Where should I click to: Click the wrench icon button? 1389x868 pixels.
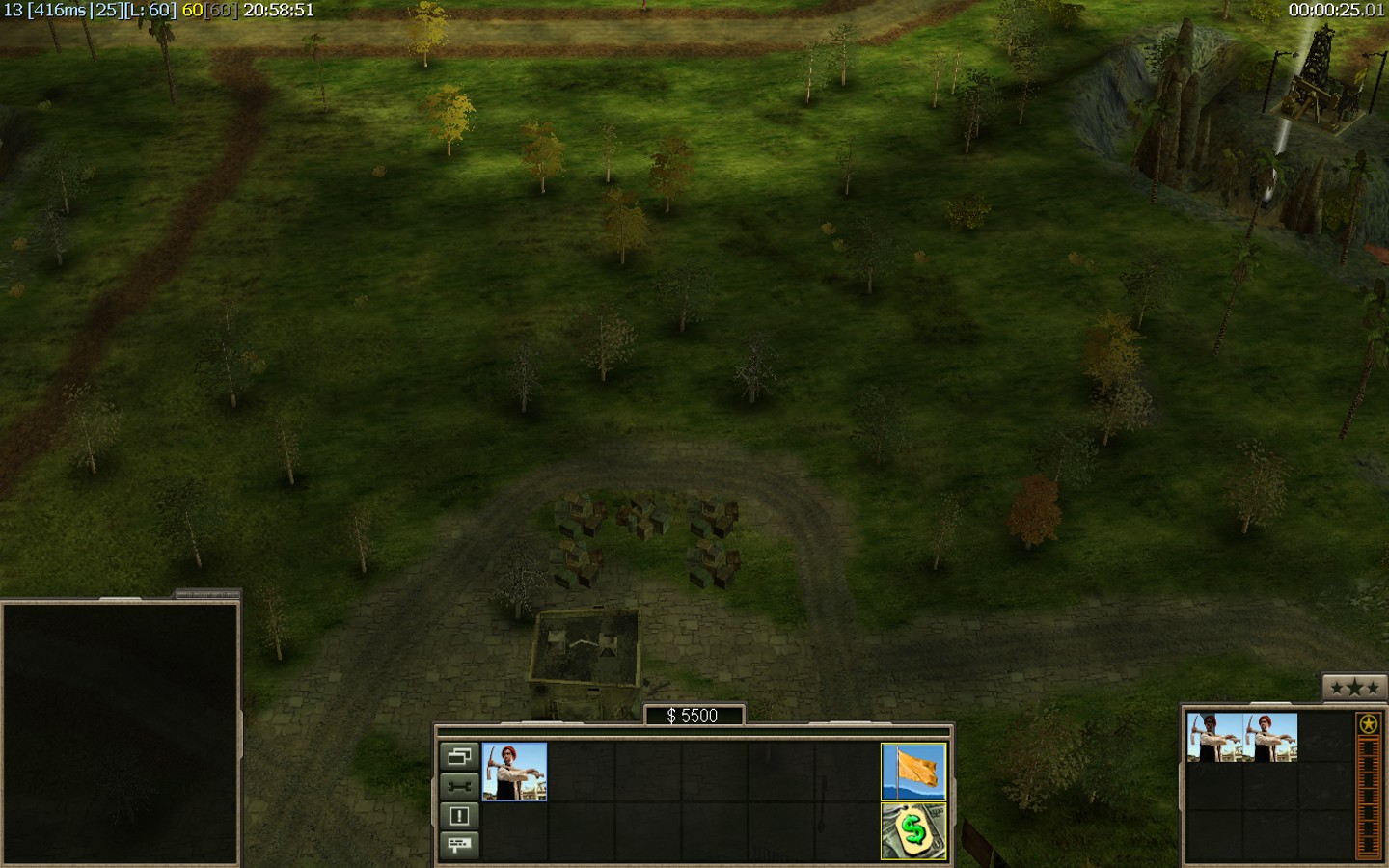[x=459, y=786]
